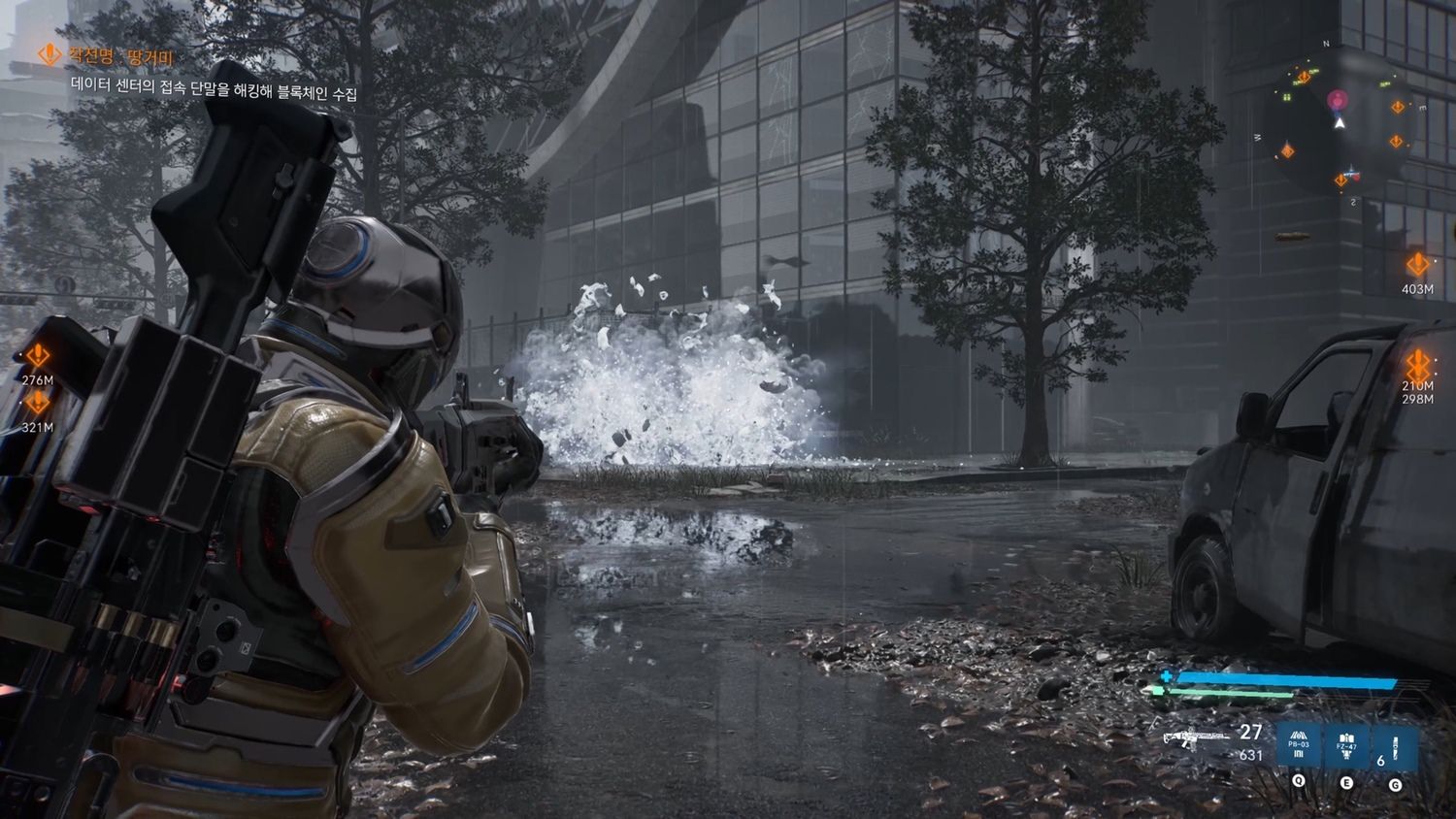Select the equipped assault rifle icon

[1196, 739]
